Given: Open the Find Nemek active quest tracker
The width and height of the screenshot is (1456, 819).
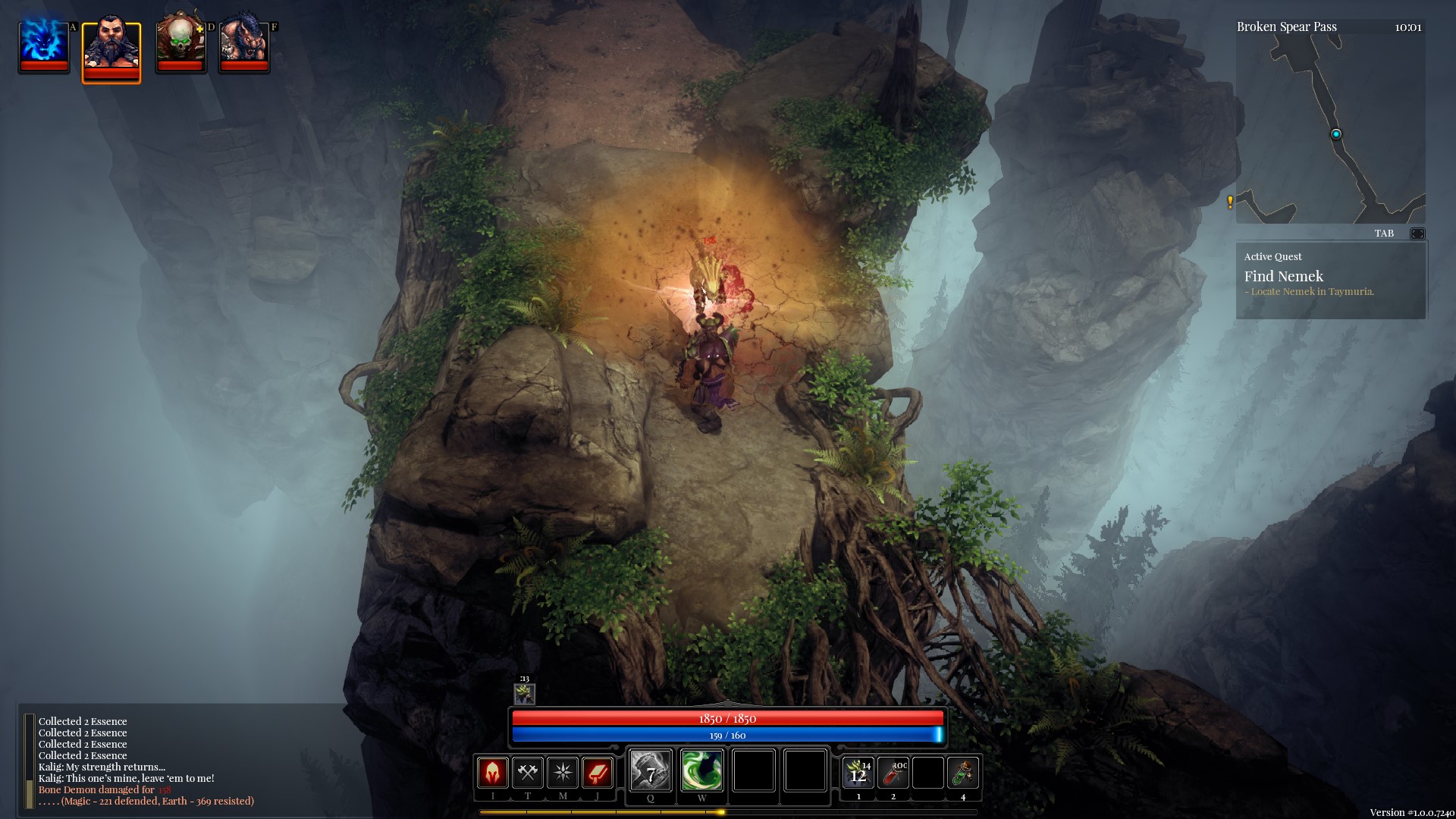Looking at the screenshot, I should click(1330, 280).
